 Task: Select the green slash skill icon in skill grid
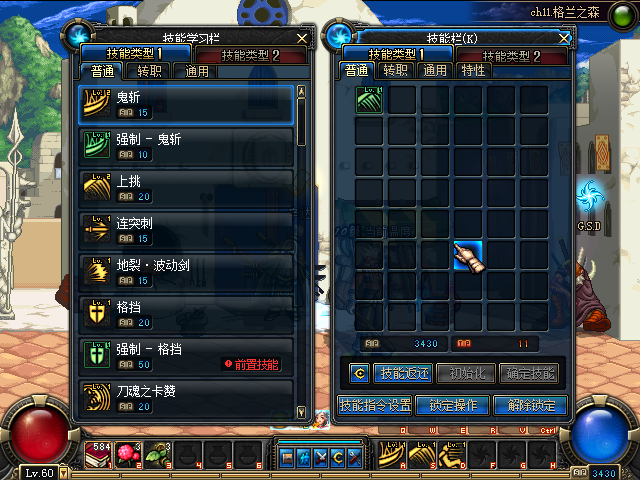click(369, 101)
